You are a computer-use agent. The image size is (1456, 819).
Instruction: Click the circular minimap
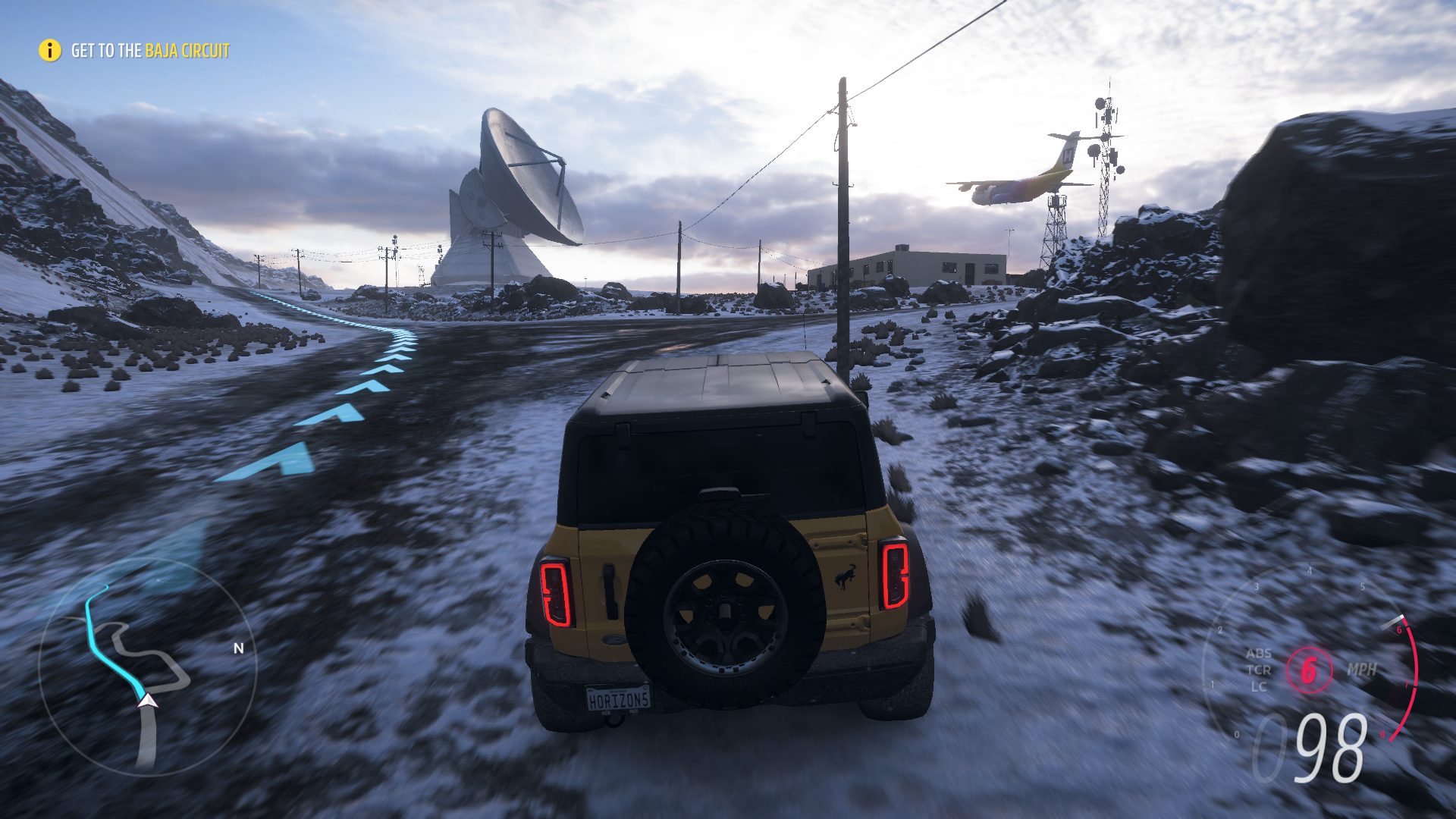click(x=147, y=667)
